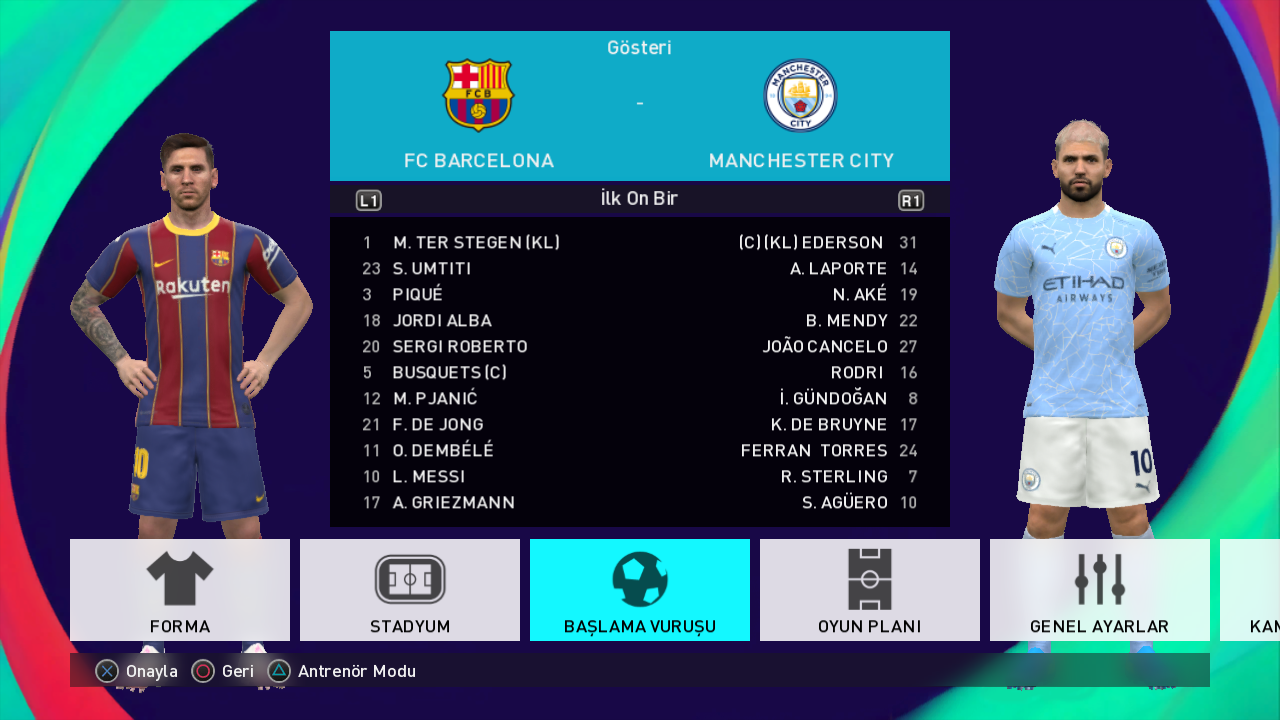Viewport: 1280px width, 720px height.
Task: Select Busquets captain row
Action: (450, 373)
